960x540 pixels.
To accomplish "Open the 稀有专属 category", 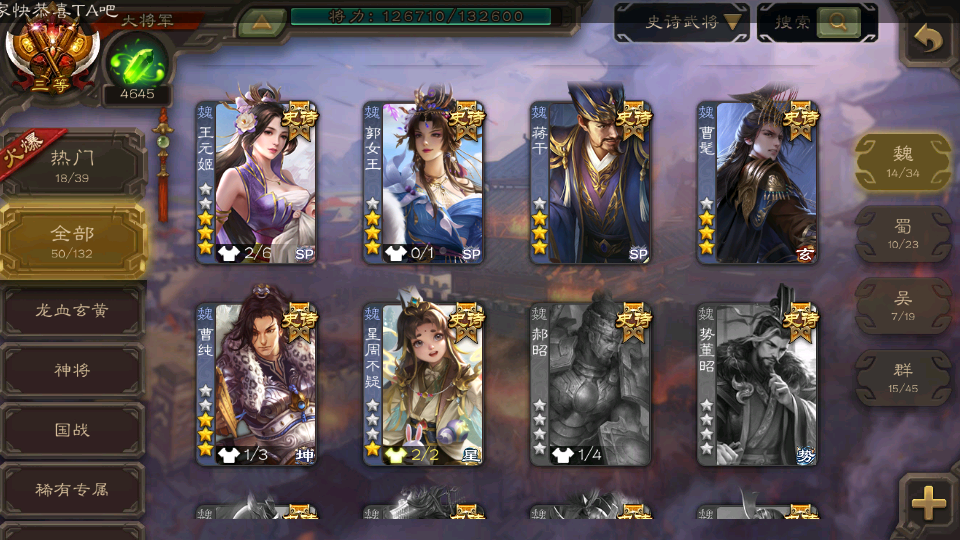I will [73, 490].
